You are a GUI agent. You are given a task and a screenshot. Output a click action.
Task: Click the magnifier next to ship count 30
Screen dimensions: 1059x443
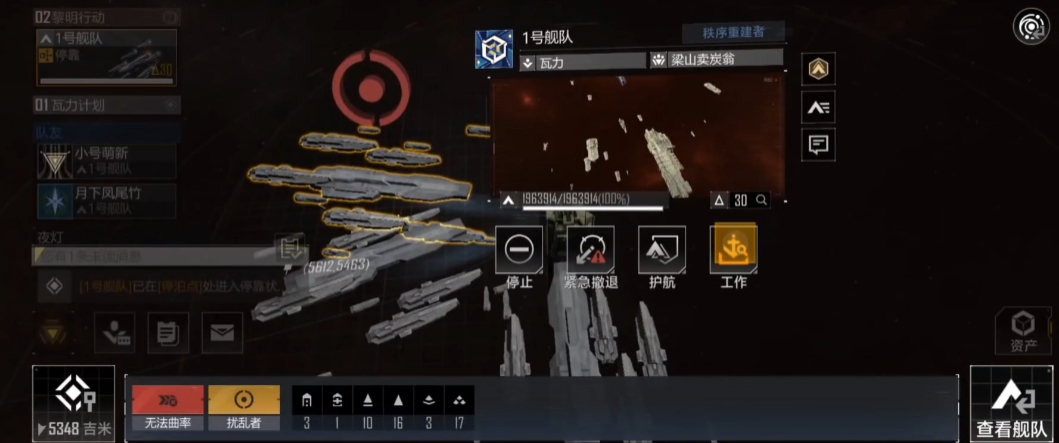762,200
